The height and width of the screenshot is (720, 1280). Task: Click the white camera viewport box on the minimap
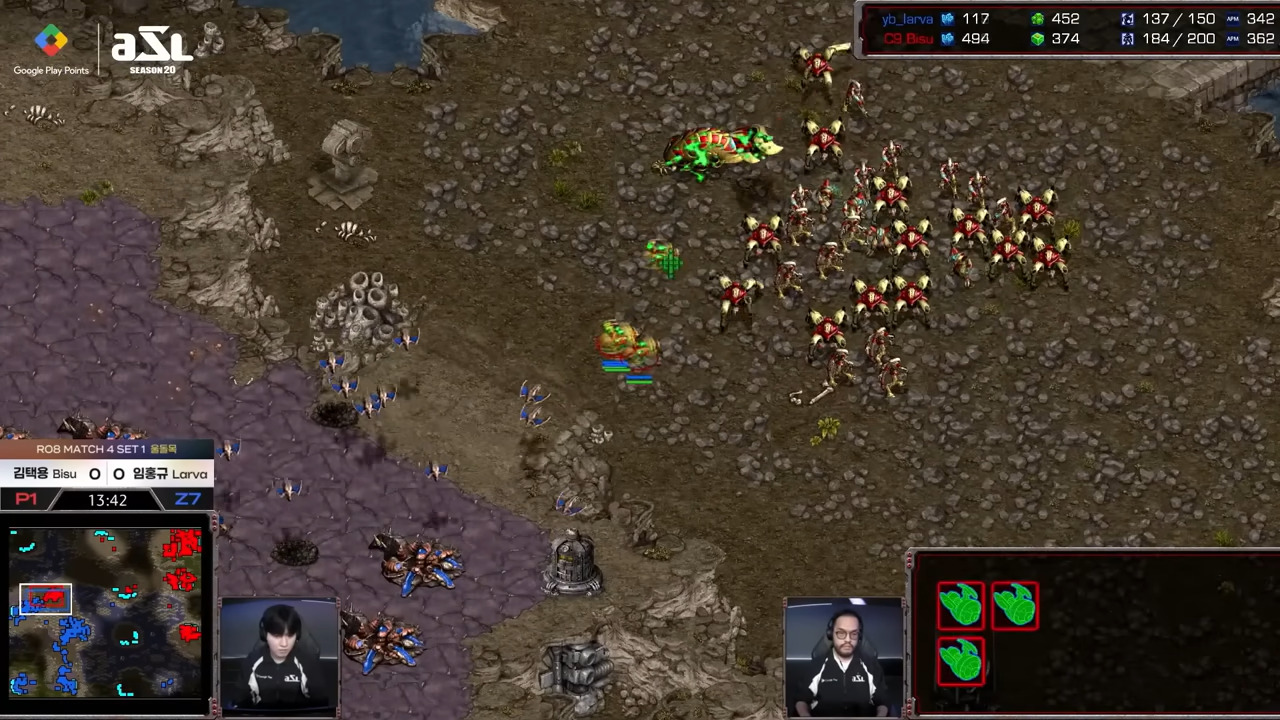(46, 598)
